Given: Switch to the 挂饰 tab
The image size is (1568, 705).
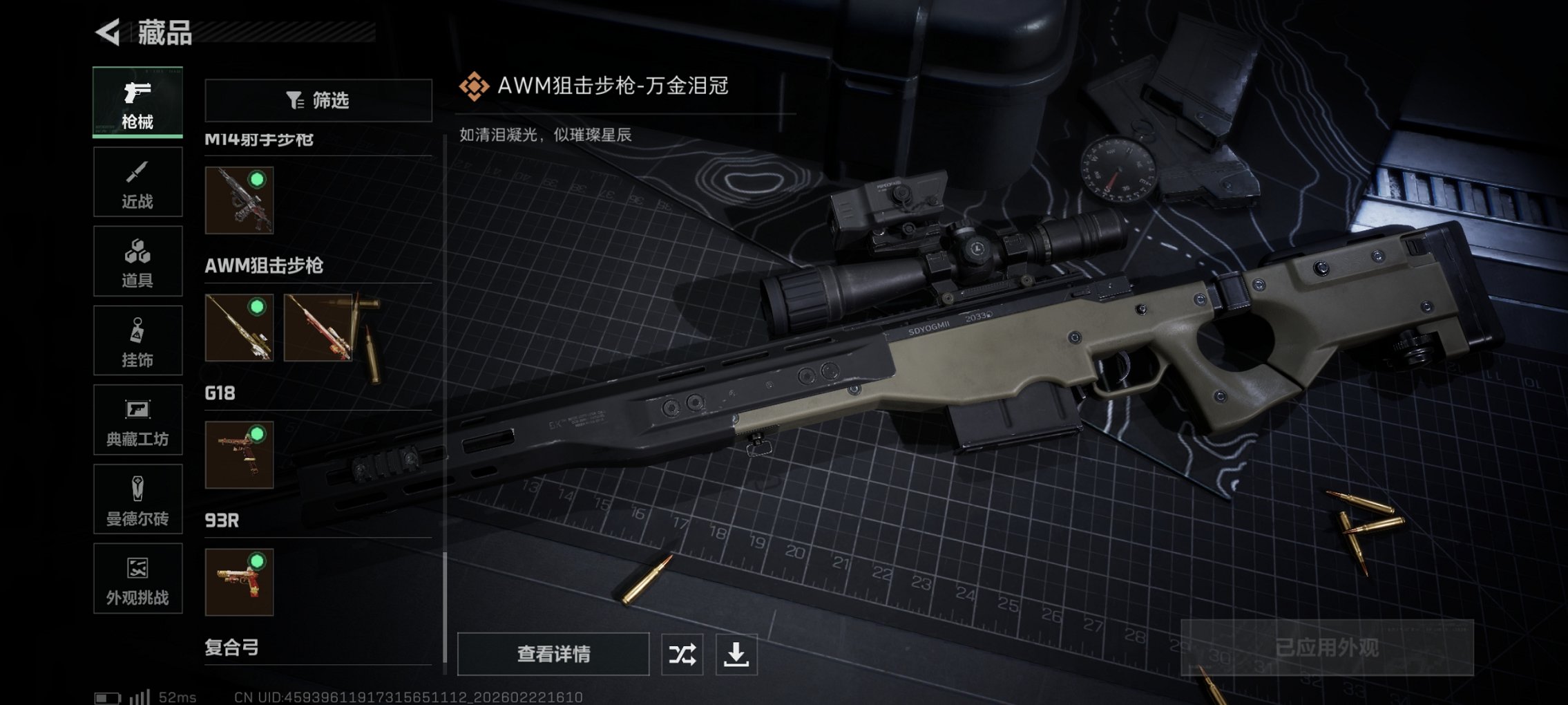Looking at the screenshot, I should click(137, 340).
